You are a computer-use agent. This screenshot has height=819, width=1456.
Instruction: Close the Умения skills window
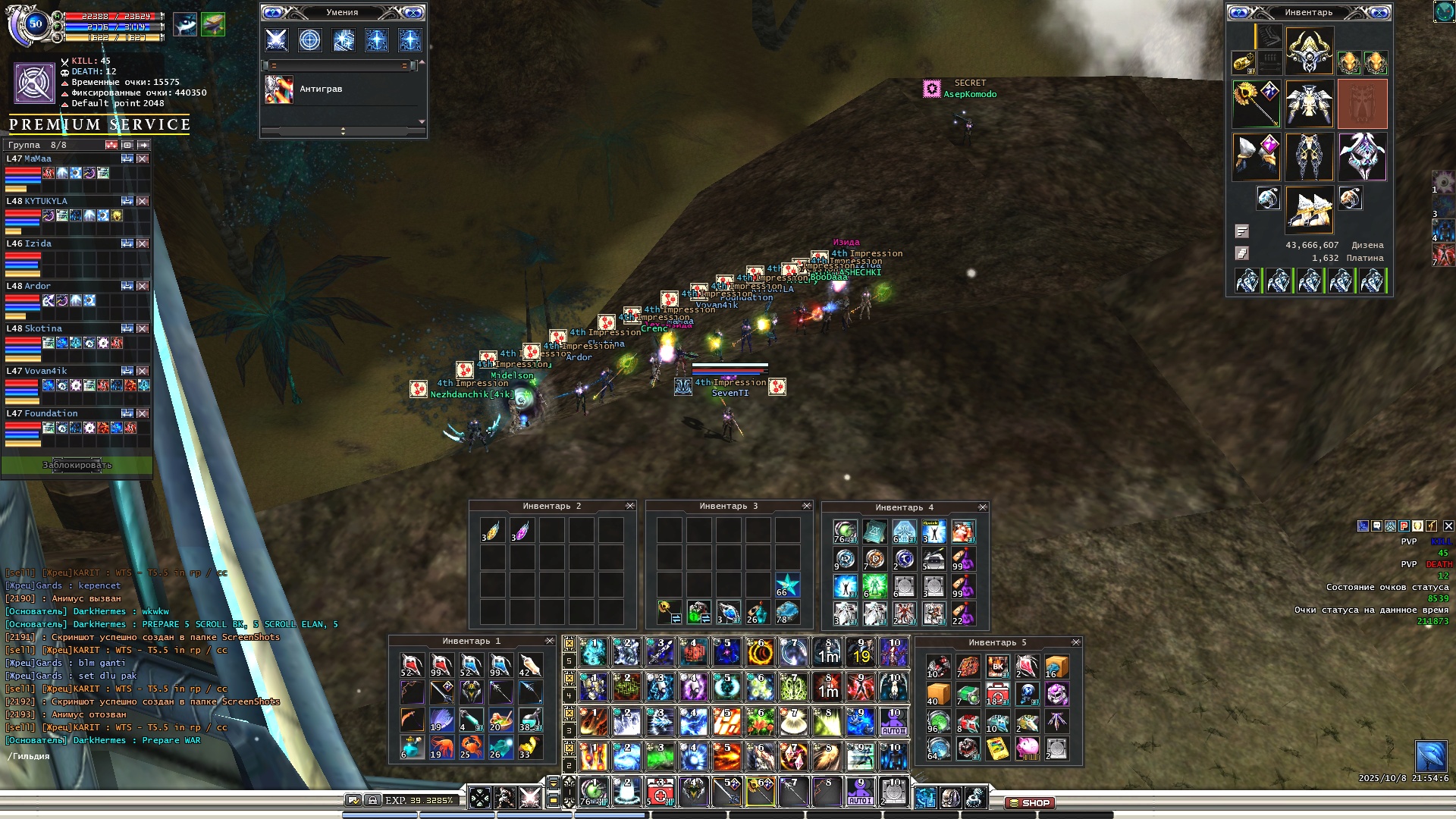tap(414, 13)
